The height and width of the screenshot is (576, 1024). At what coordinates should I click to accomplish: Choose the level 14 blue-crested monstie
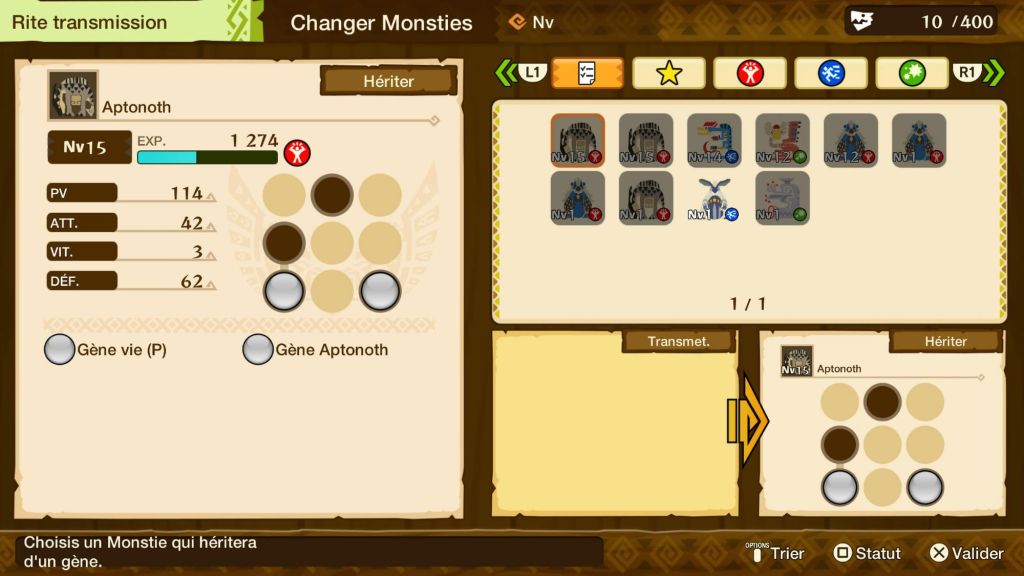(x=714, y=140)
